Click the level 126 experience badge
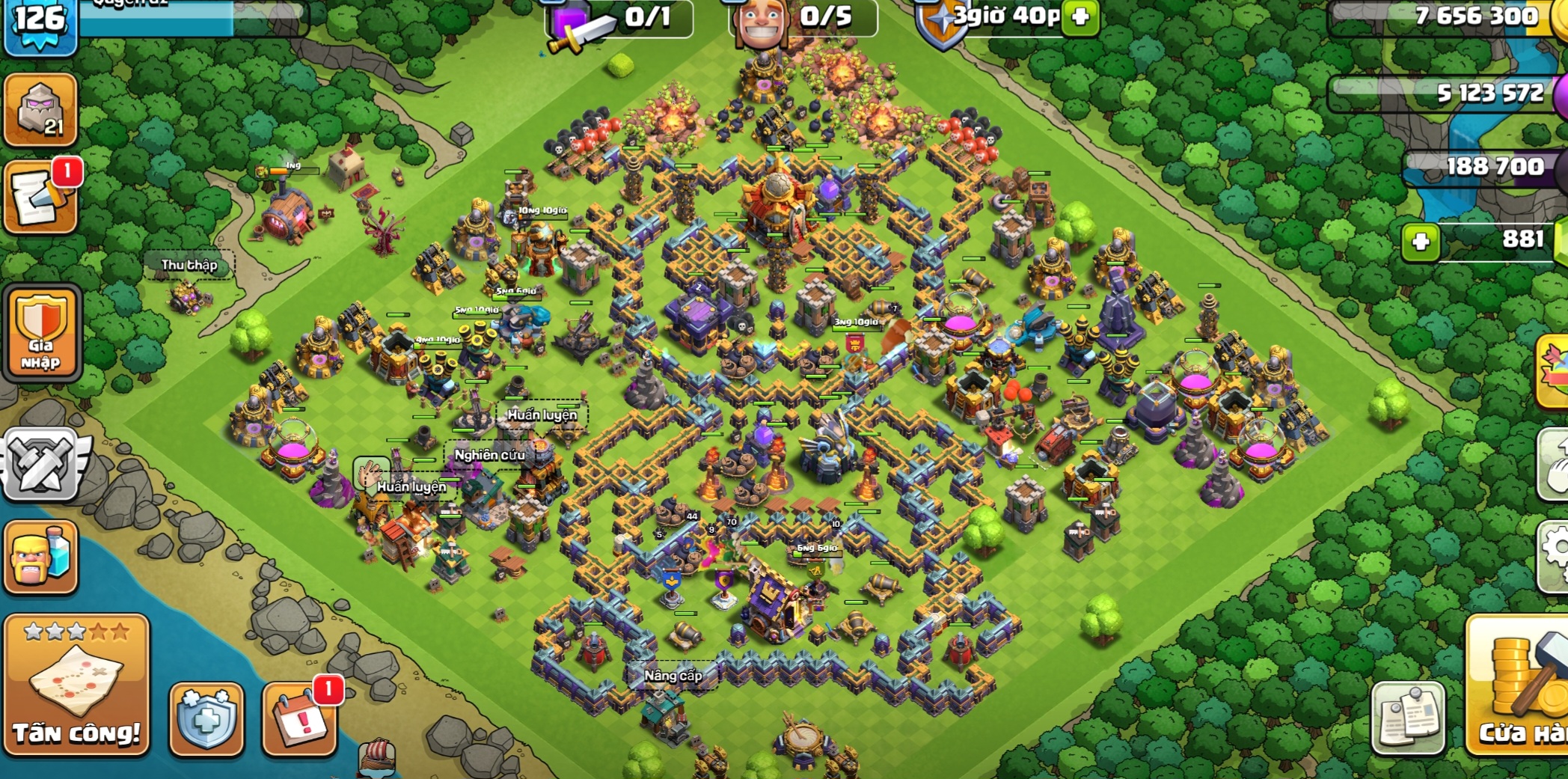Screen dimensions: 1568x779 (40, 22)
